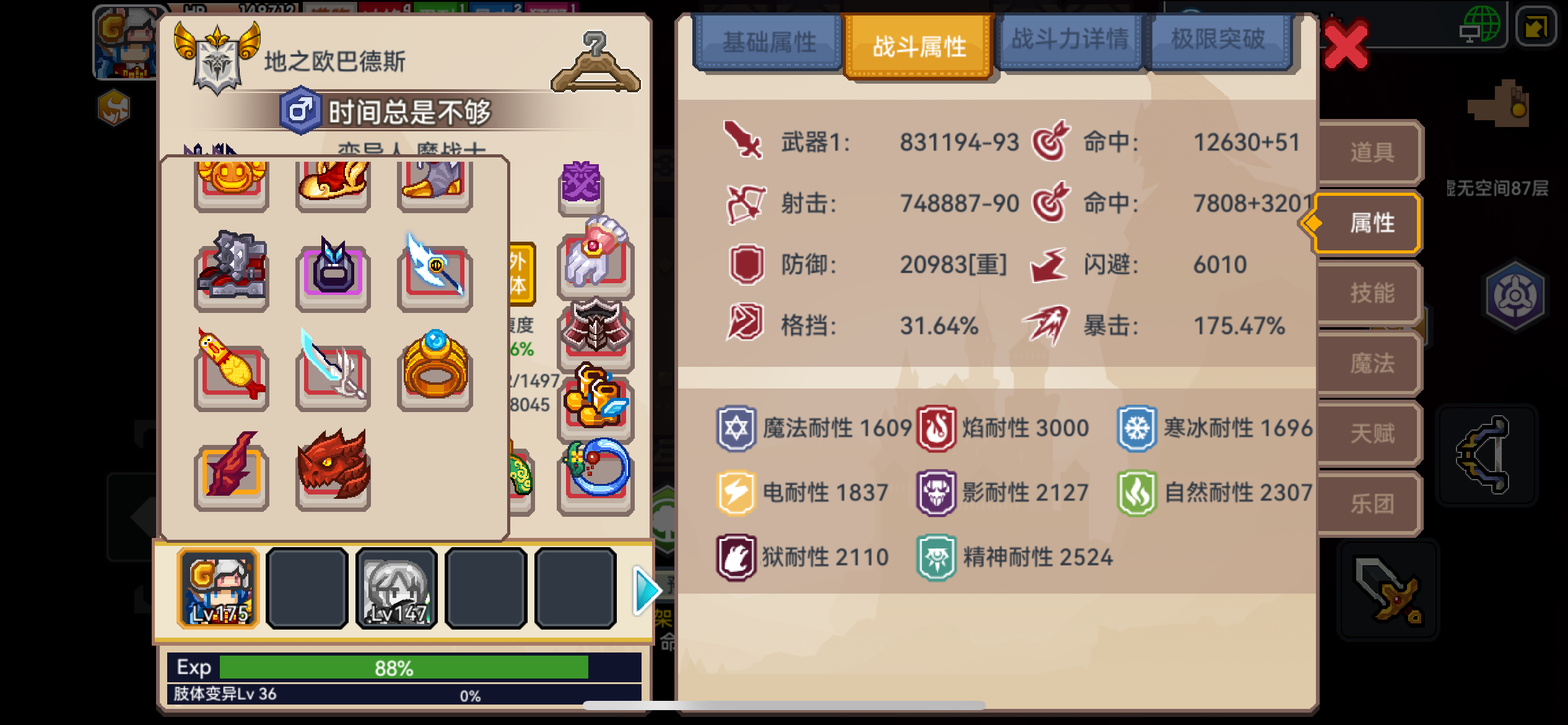Switch to the 基础属性 tab
This screenshot has width=1568, height=725.
(x=769, y=39)
